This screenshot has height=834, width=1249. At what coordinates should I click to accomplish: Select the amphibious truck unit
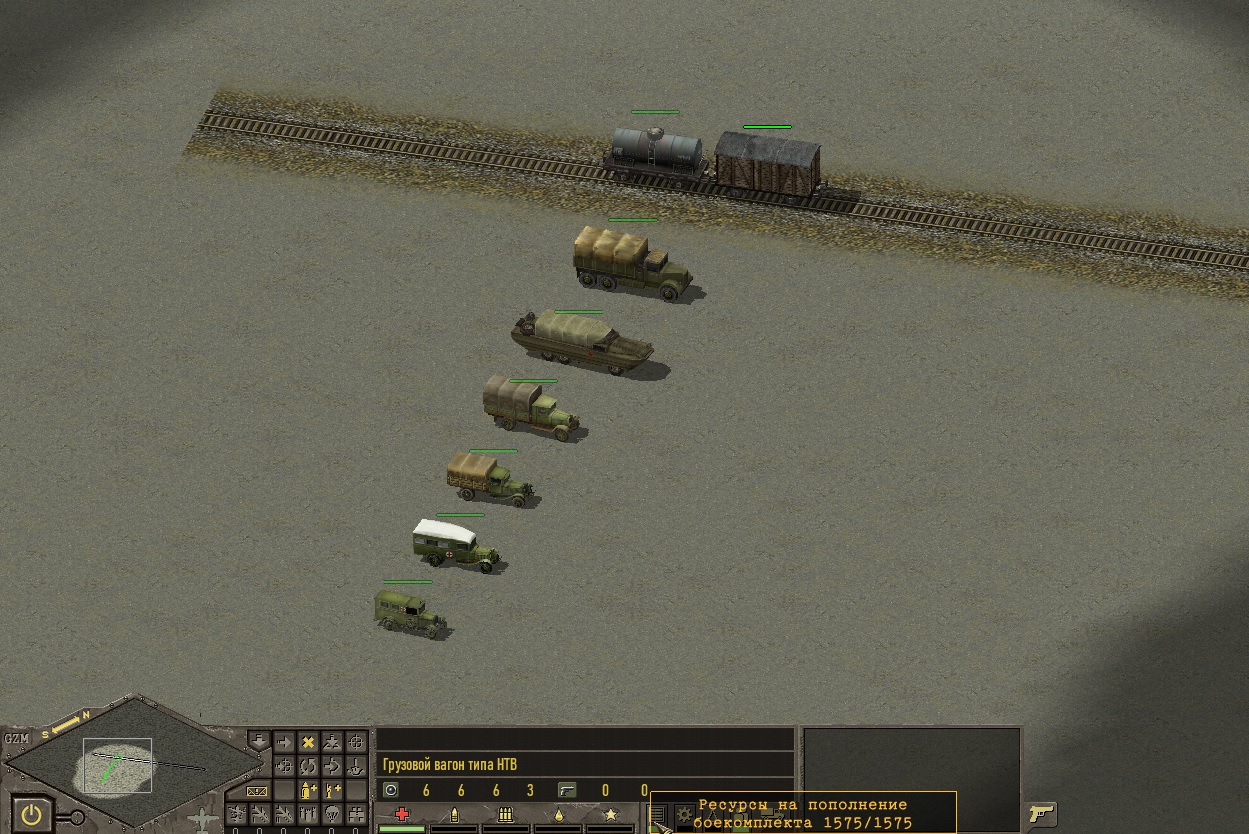pyautogui.click(x=580, y=342)
